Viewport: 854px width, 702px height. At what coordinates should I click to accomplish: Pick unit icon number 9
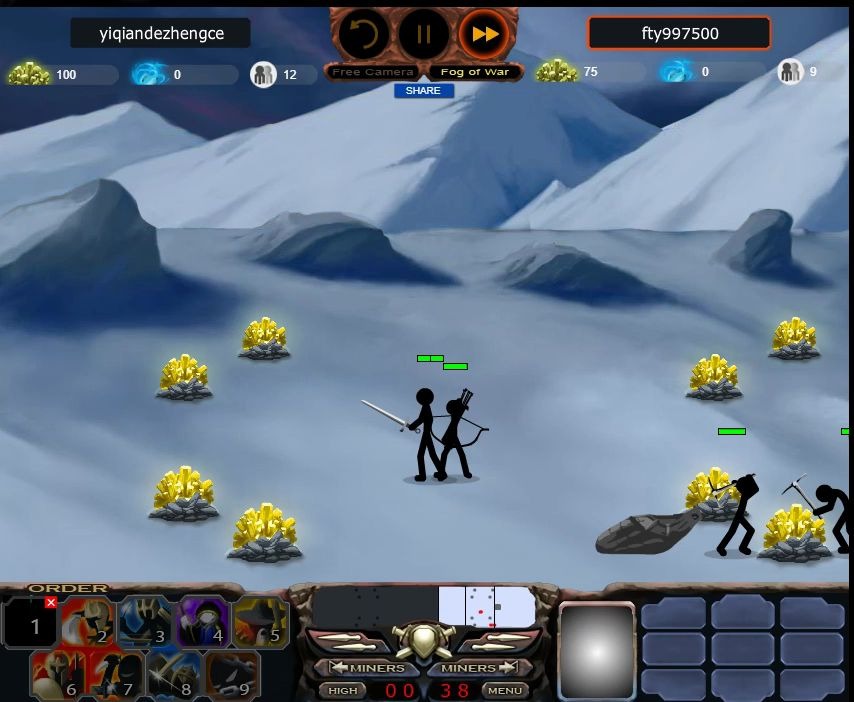coord(232,676)
